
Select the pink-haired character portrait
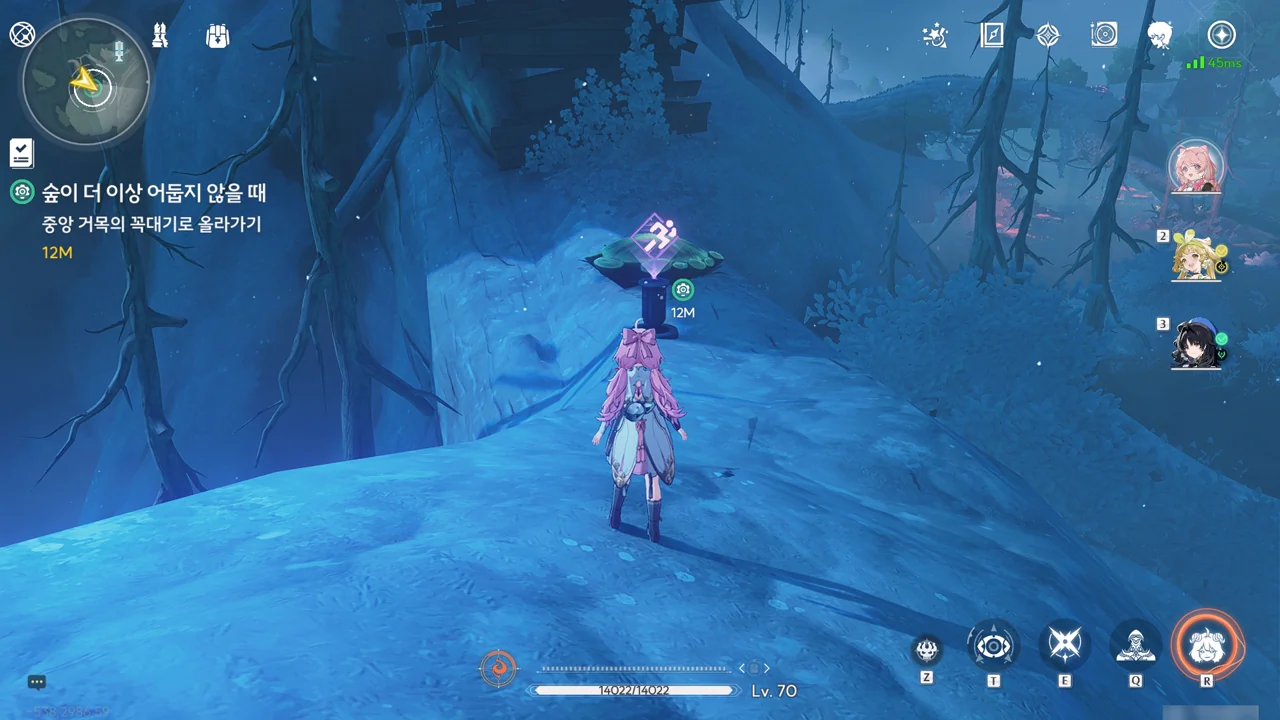(x=1196, y=166)
